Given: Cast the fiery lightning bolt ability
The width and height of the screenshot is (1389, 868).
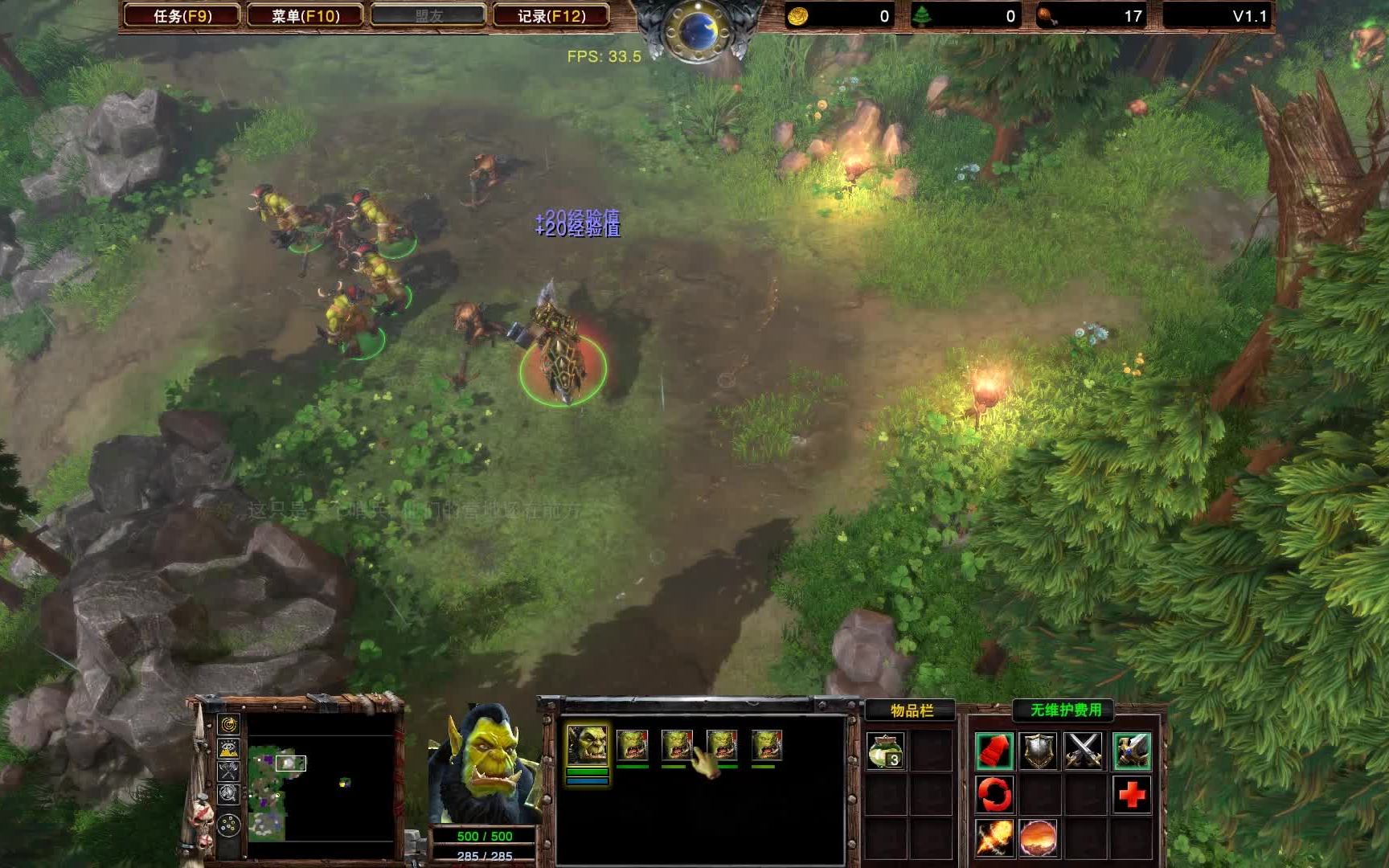Looking at the screenshot, I should point(994,838).
